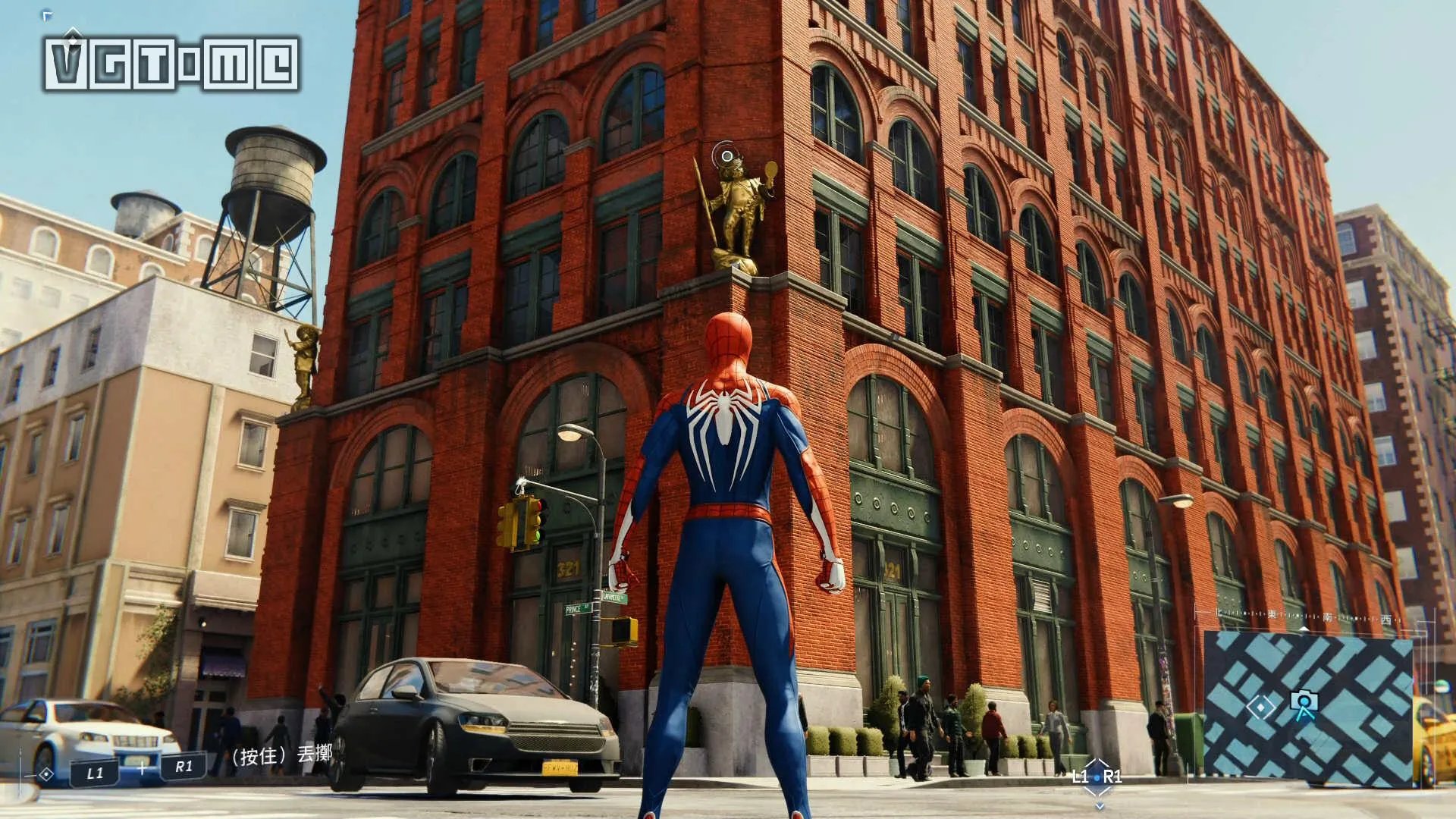Click the diamond waypoint marker on minimap
Image resolution: width=1456 pixels, height=819 pixels.
coord(1260,707)
